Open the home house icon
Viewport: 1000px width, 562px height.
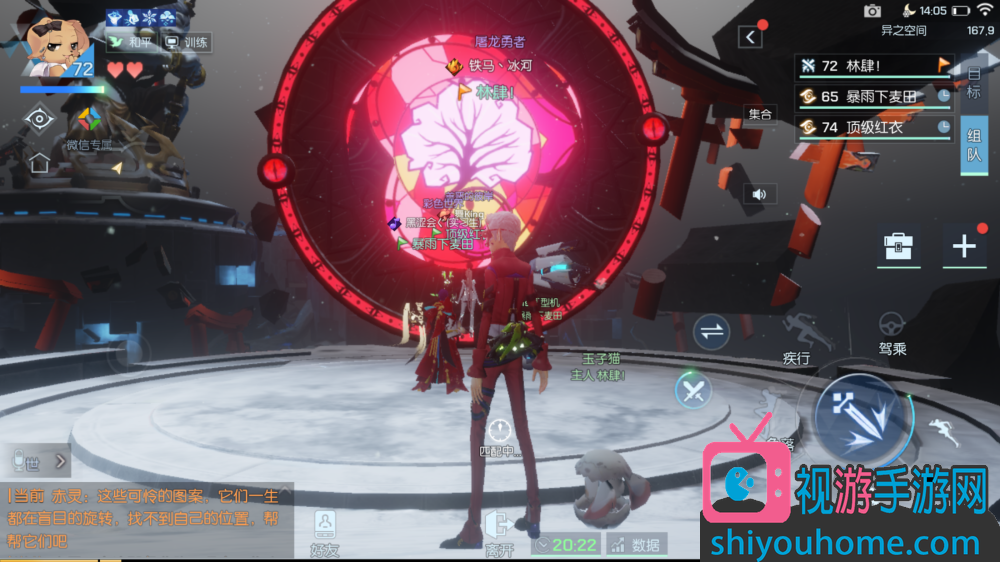39,162
